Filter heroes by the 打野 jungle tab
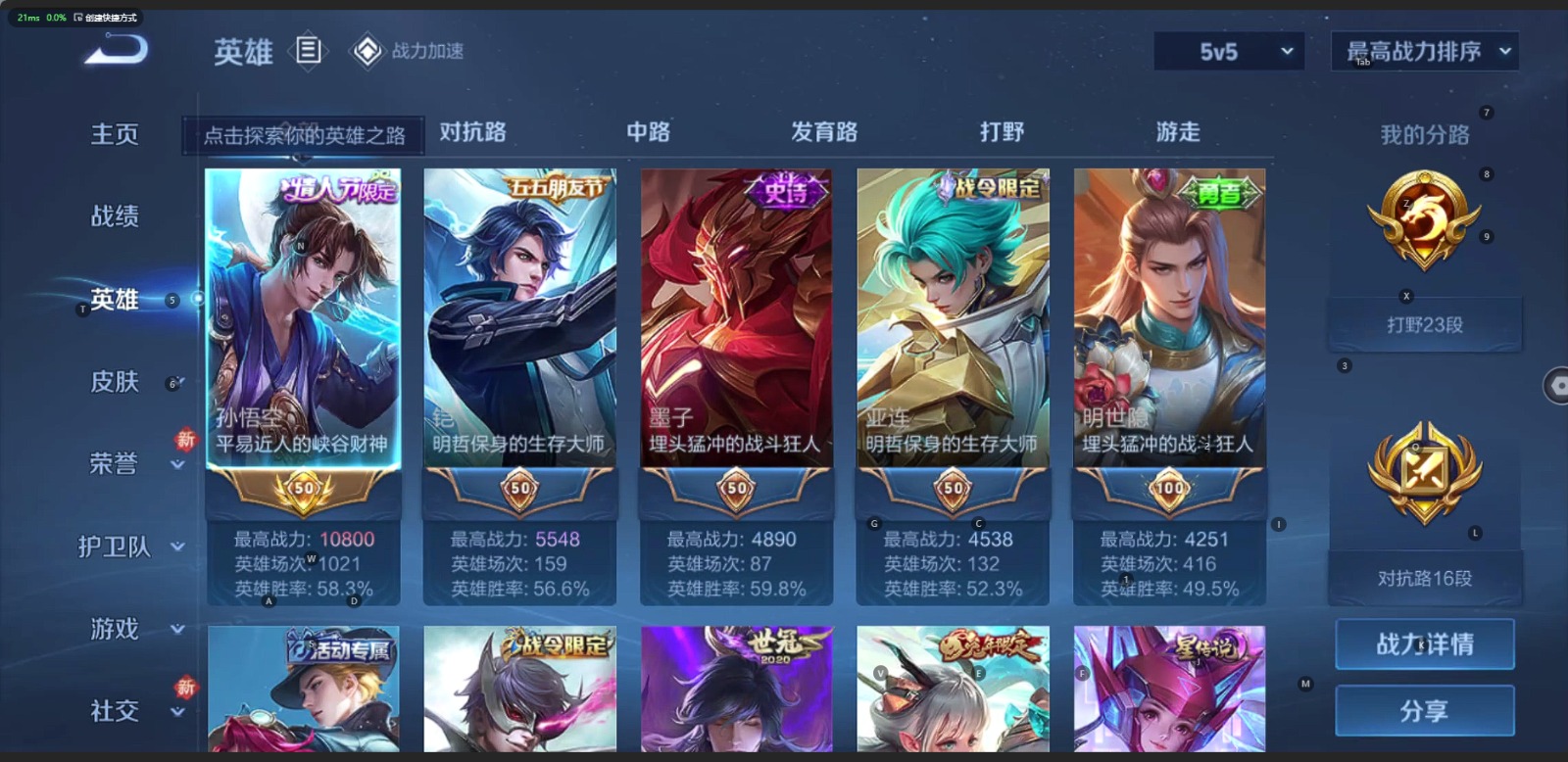 1002,132
